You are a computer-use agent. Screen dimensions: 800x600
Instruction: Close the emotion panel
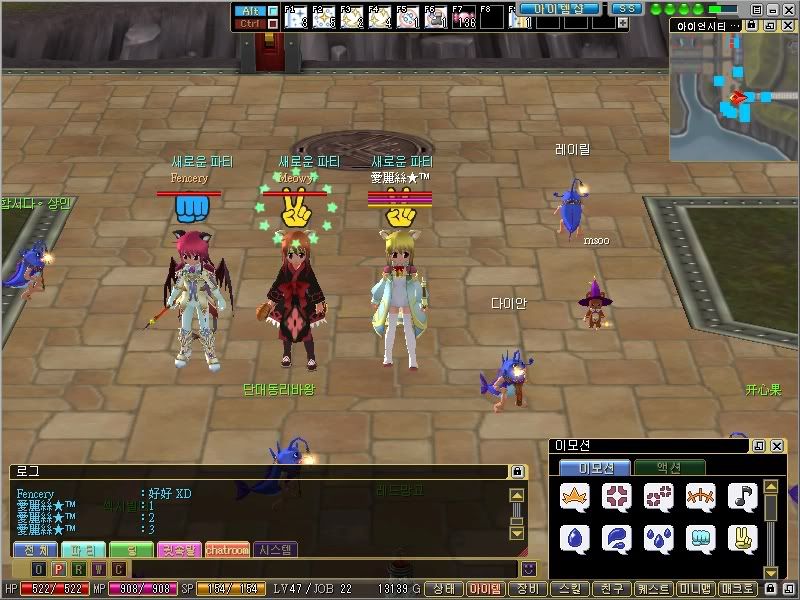tap(776, 446)
